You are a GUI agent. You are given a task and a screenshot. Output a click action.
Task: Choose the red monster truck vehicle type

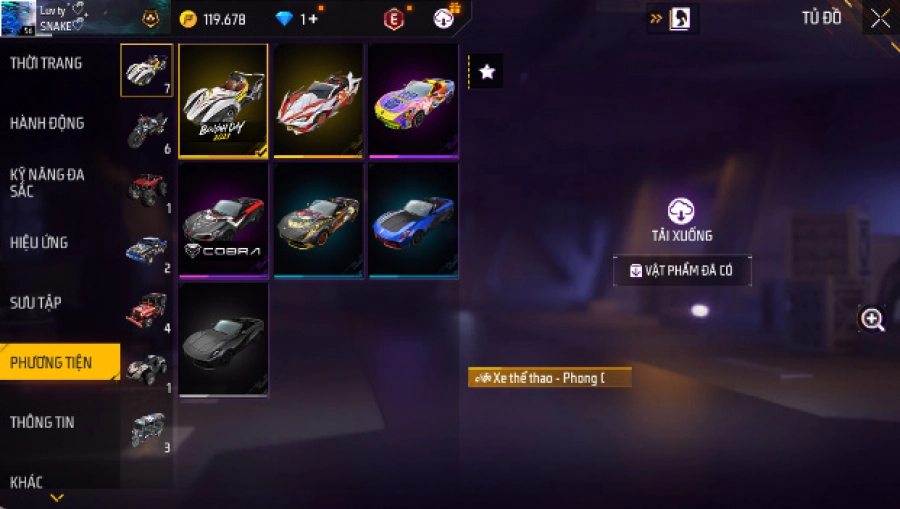[x=147, y=189]
